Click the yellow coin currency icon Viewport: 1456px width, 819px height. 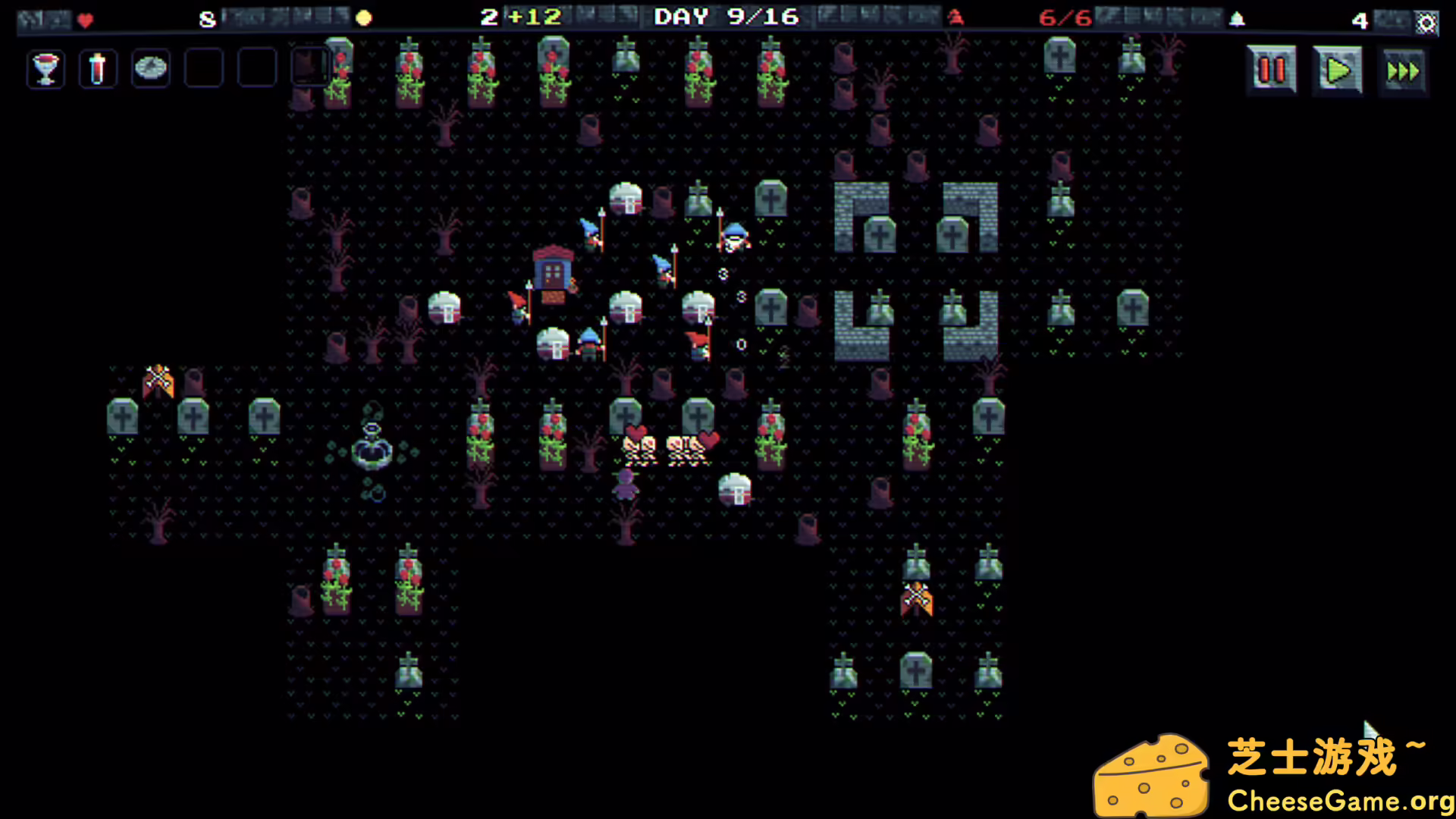pos(364,17)
